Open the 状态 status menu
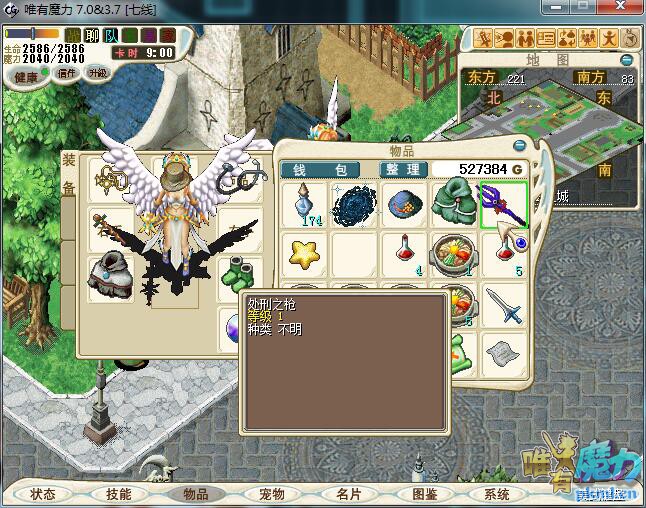This screenshot has width=646, height=508. 43,494
